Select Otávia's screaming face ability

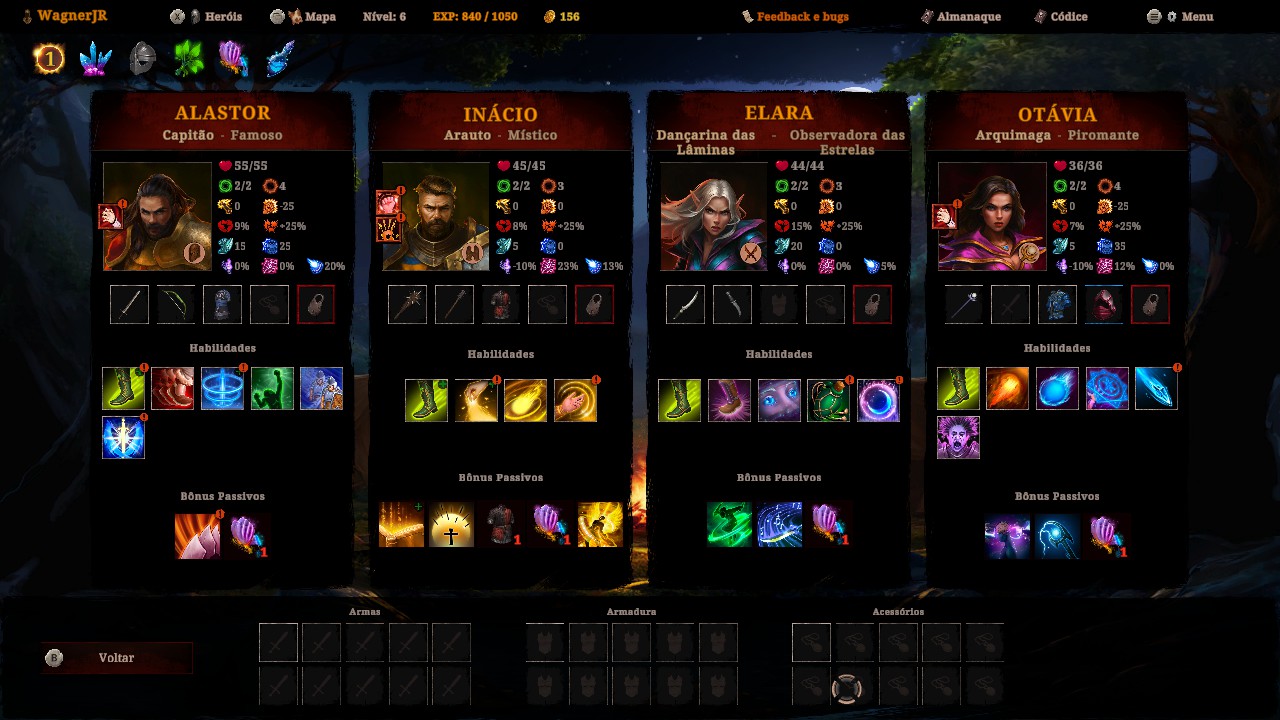coord(958,438)
